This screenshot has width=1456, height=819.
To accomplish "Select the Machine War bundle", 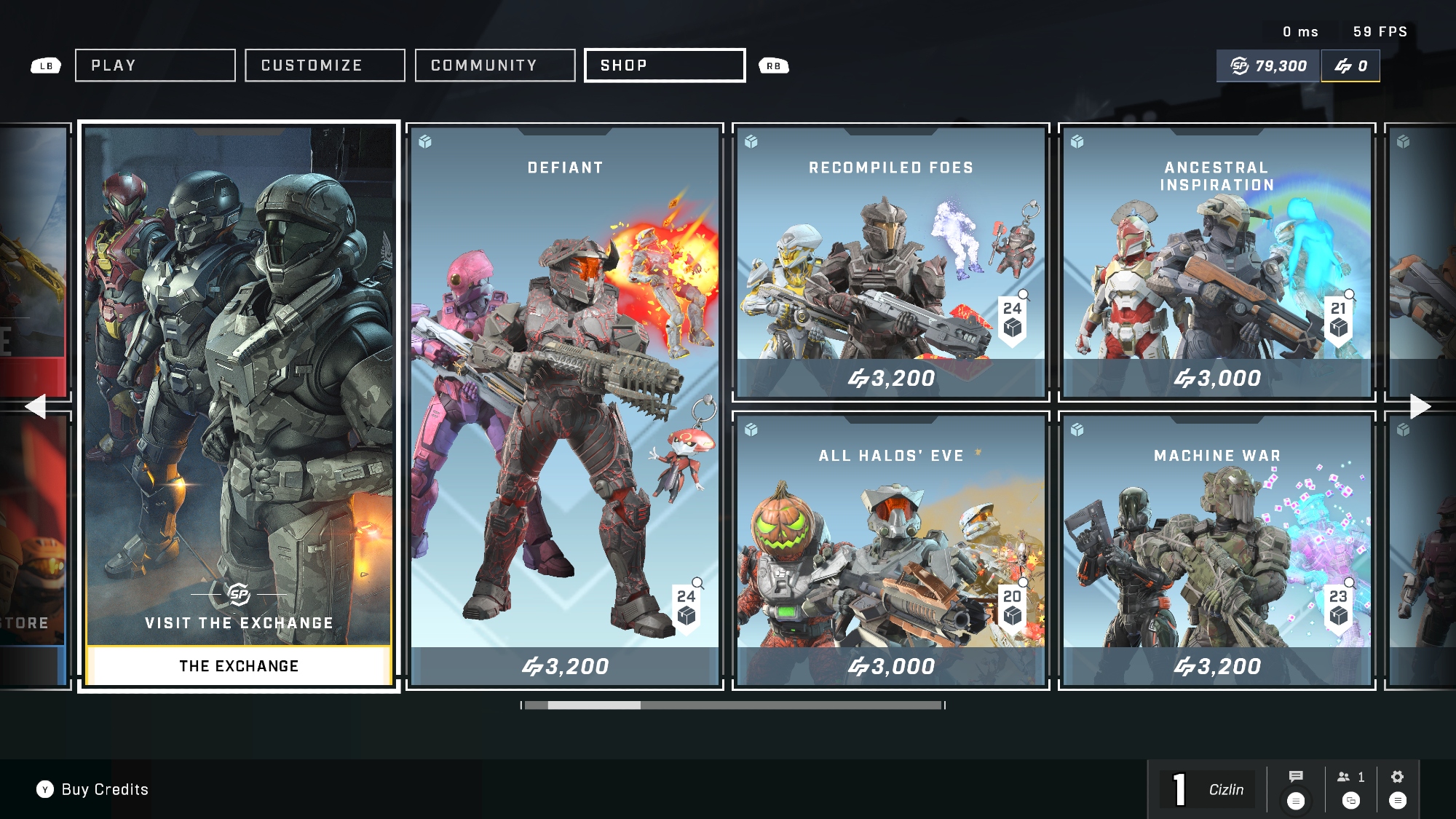I will pyautogui.click(x=1217, y=550).
